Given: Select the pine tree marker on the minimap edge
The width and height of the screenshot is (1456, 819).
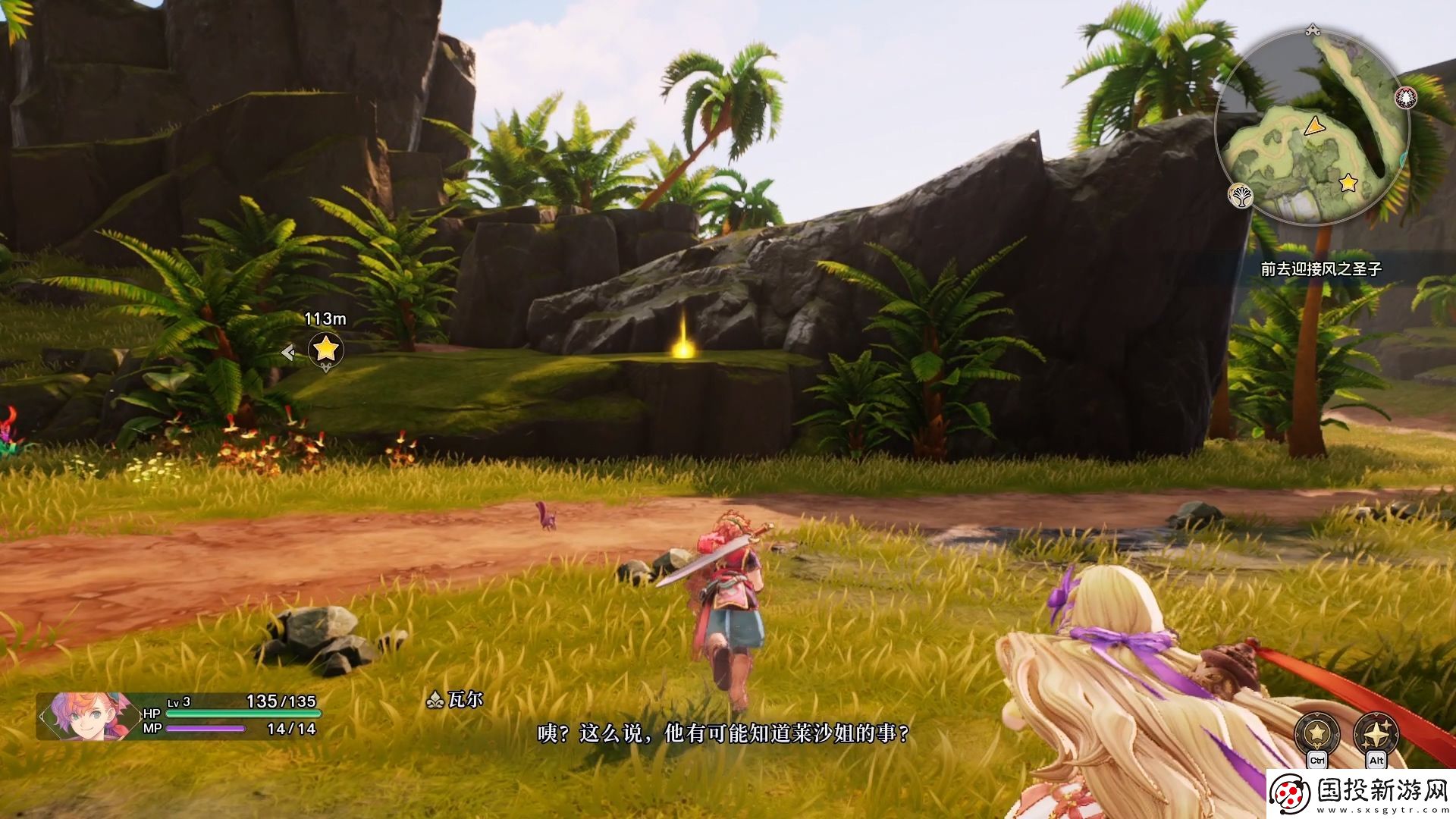Looking at the screenshot, I should [1406, 97].
